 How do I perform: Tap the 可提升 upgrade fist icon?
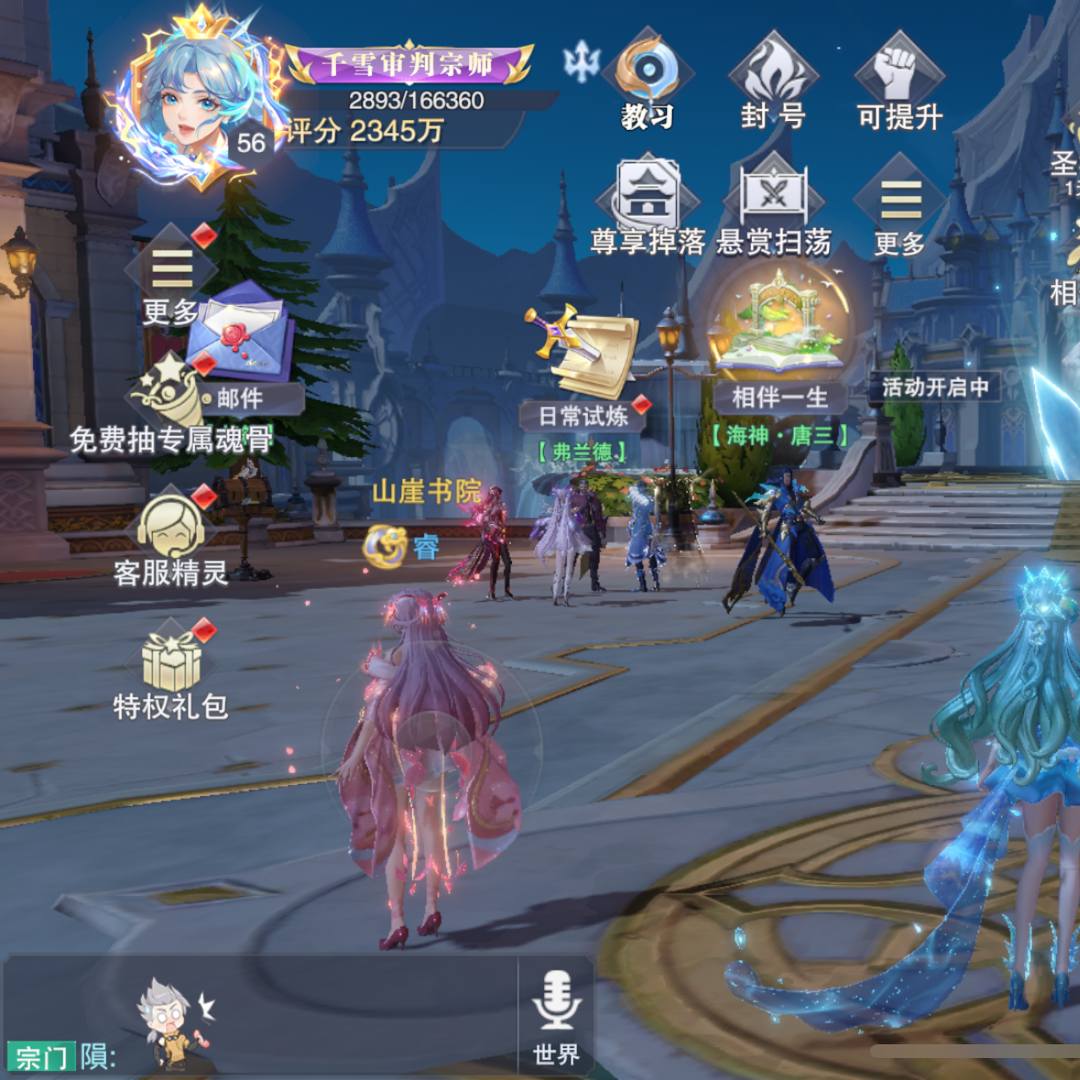pyautogui.click(x=899, y=78)
